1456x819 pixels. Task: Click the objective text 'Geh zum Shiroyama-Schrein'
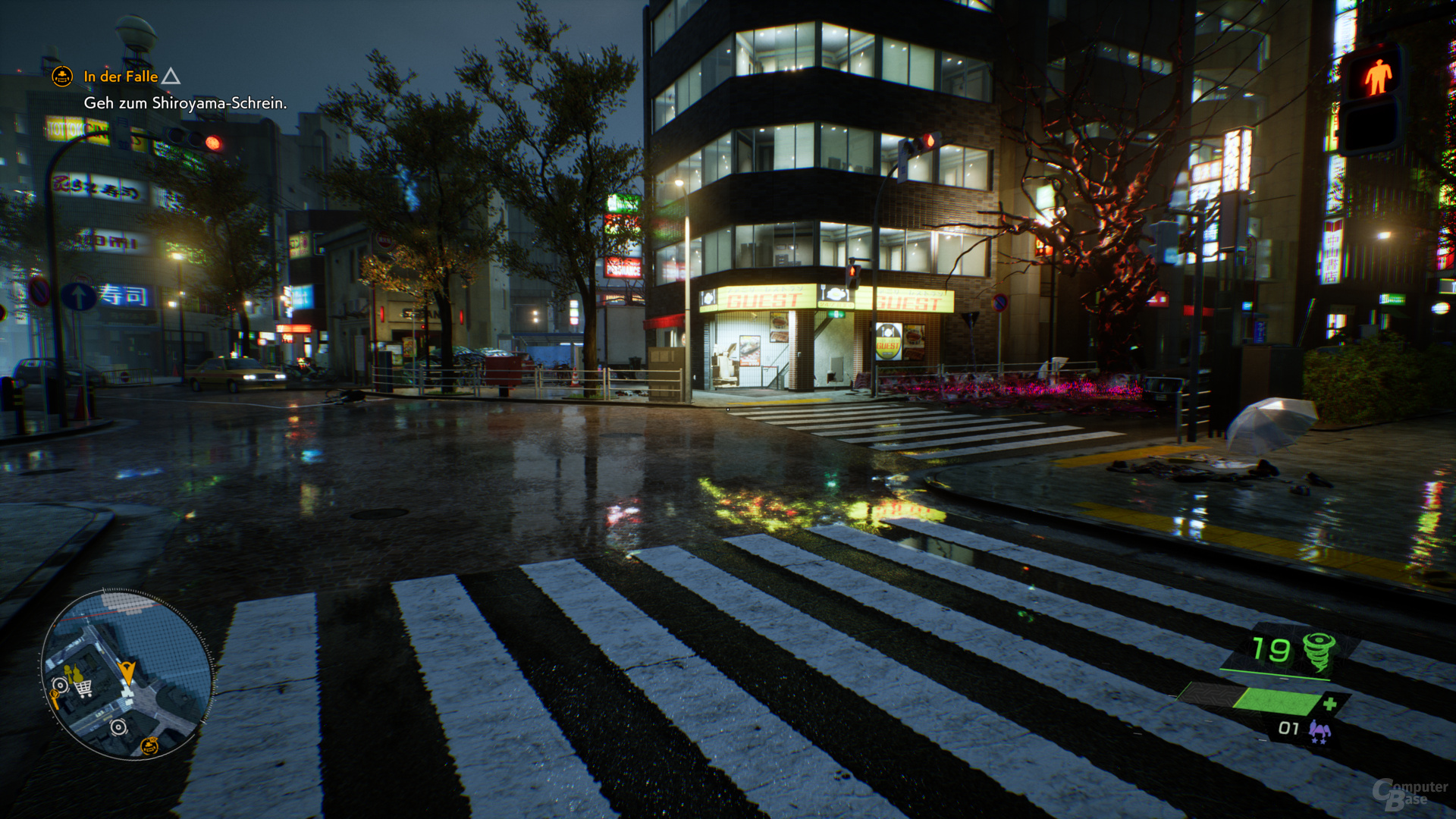186,104
